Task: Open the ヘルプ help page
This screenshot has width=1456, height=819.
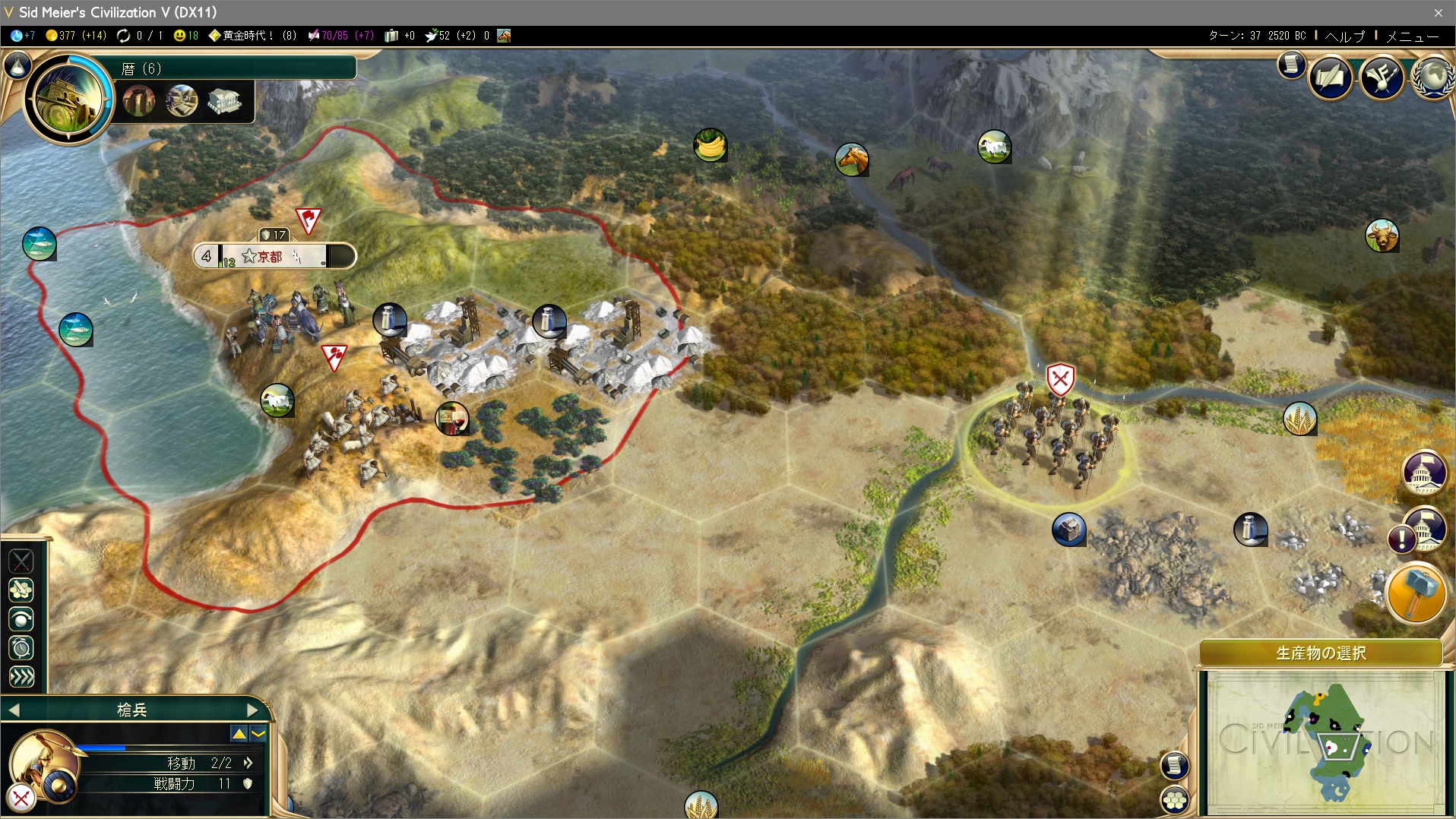Action: tap(1344, 36)
